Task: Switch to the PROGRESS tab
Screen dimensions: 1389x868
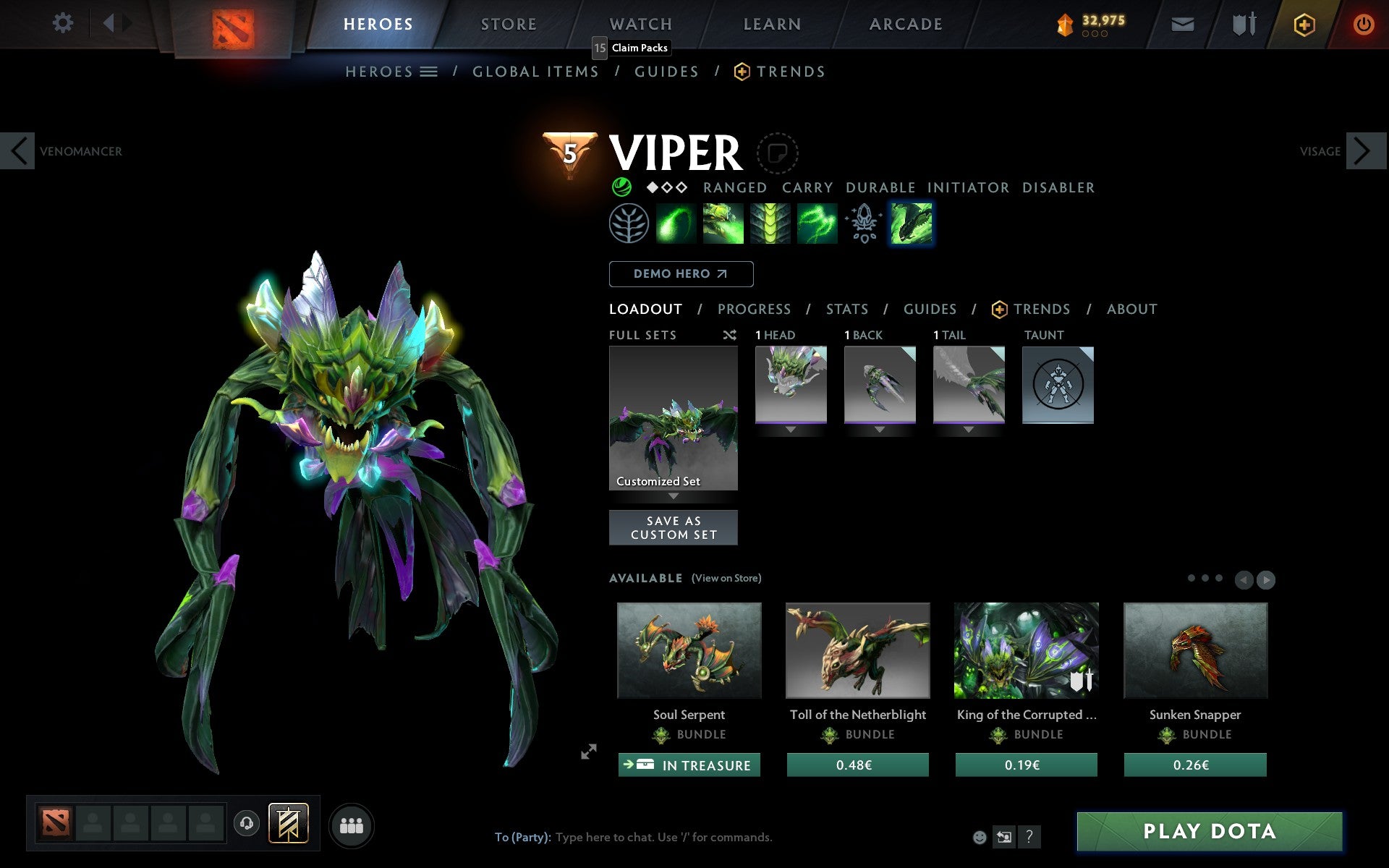Action: pos(754,309)
